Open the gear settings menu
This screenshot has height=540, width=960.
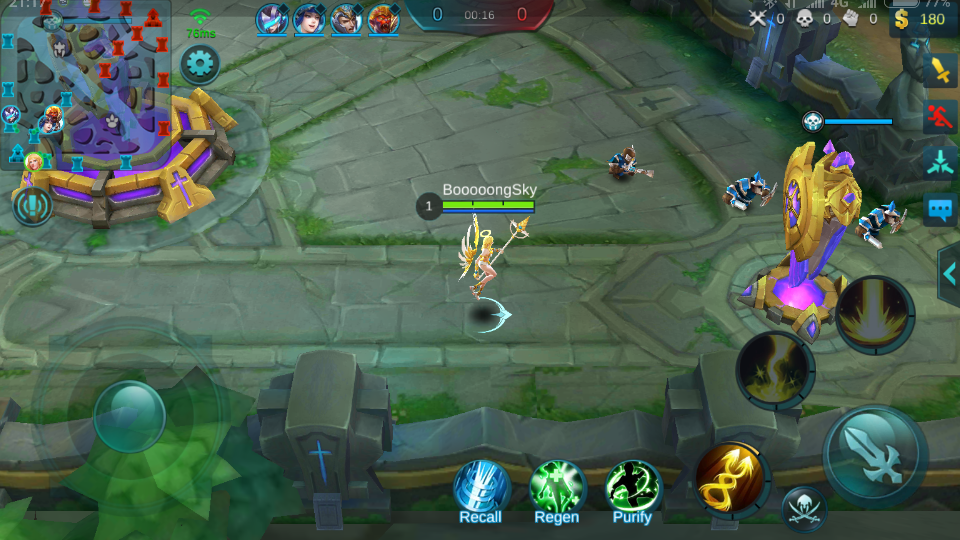pos(200,66)
